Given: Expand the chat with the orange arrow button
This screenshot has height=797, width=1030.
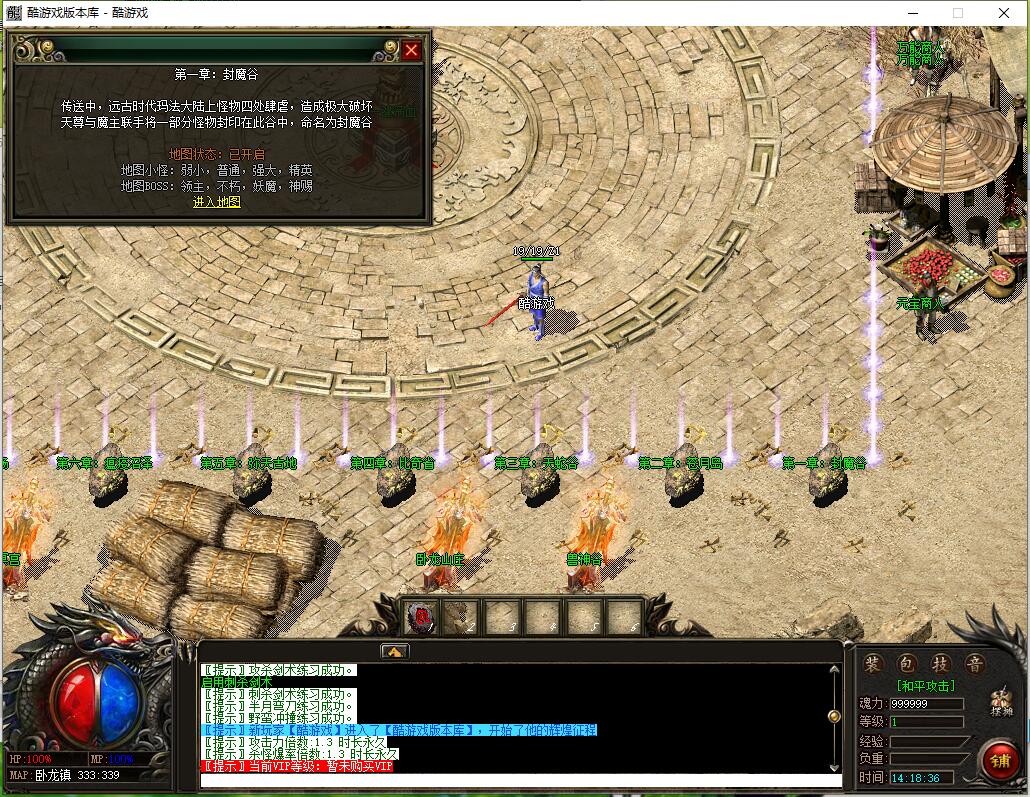Looking at the screenshot, I should [x=394, y=651].
